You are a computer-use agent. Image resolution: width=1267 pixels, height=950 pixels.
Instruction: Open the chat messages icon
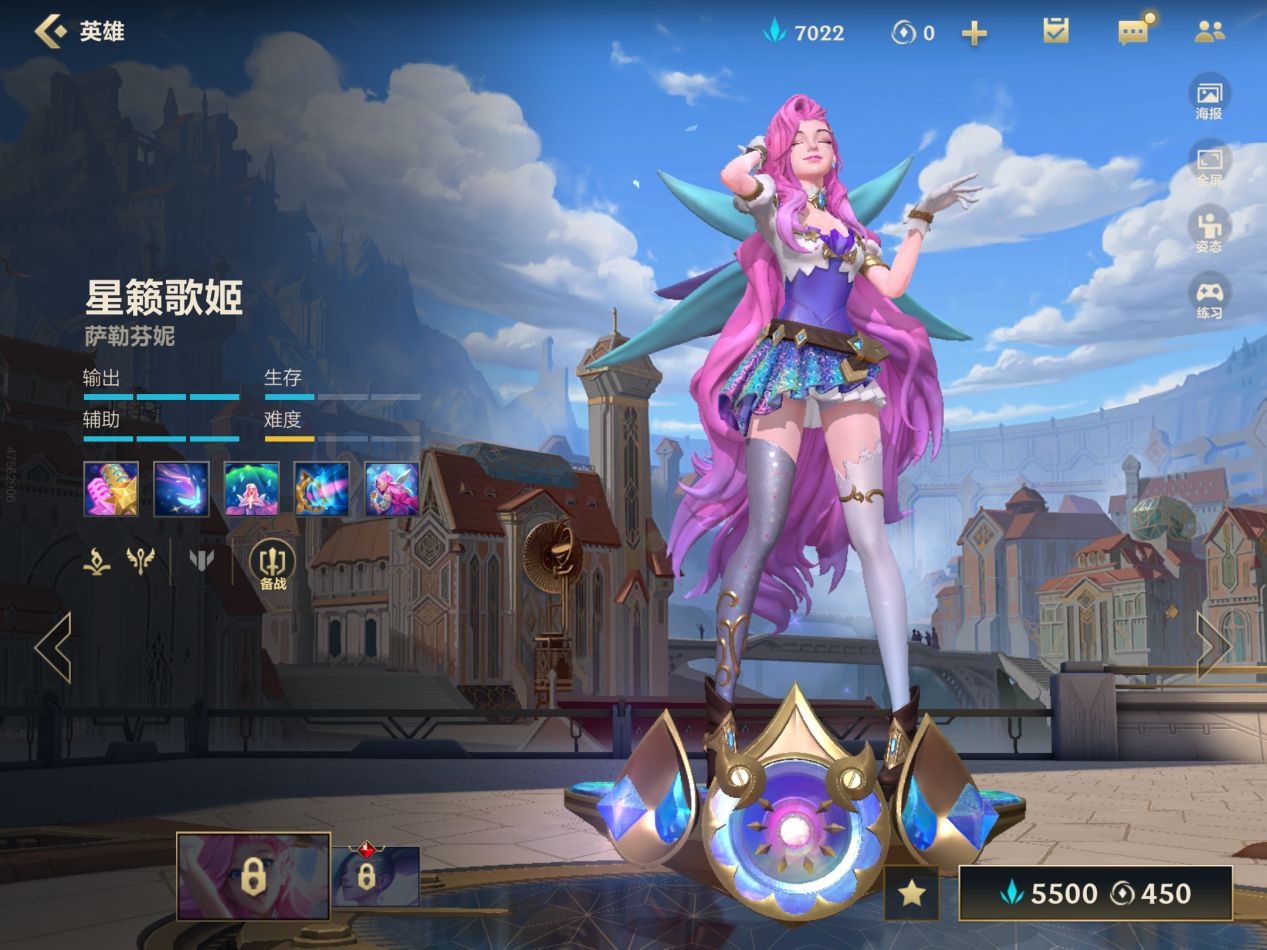(x=1133, y=31)
